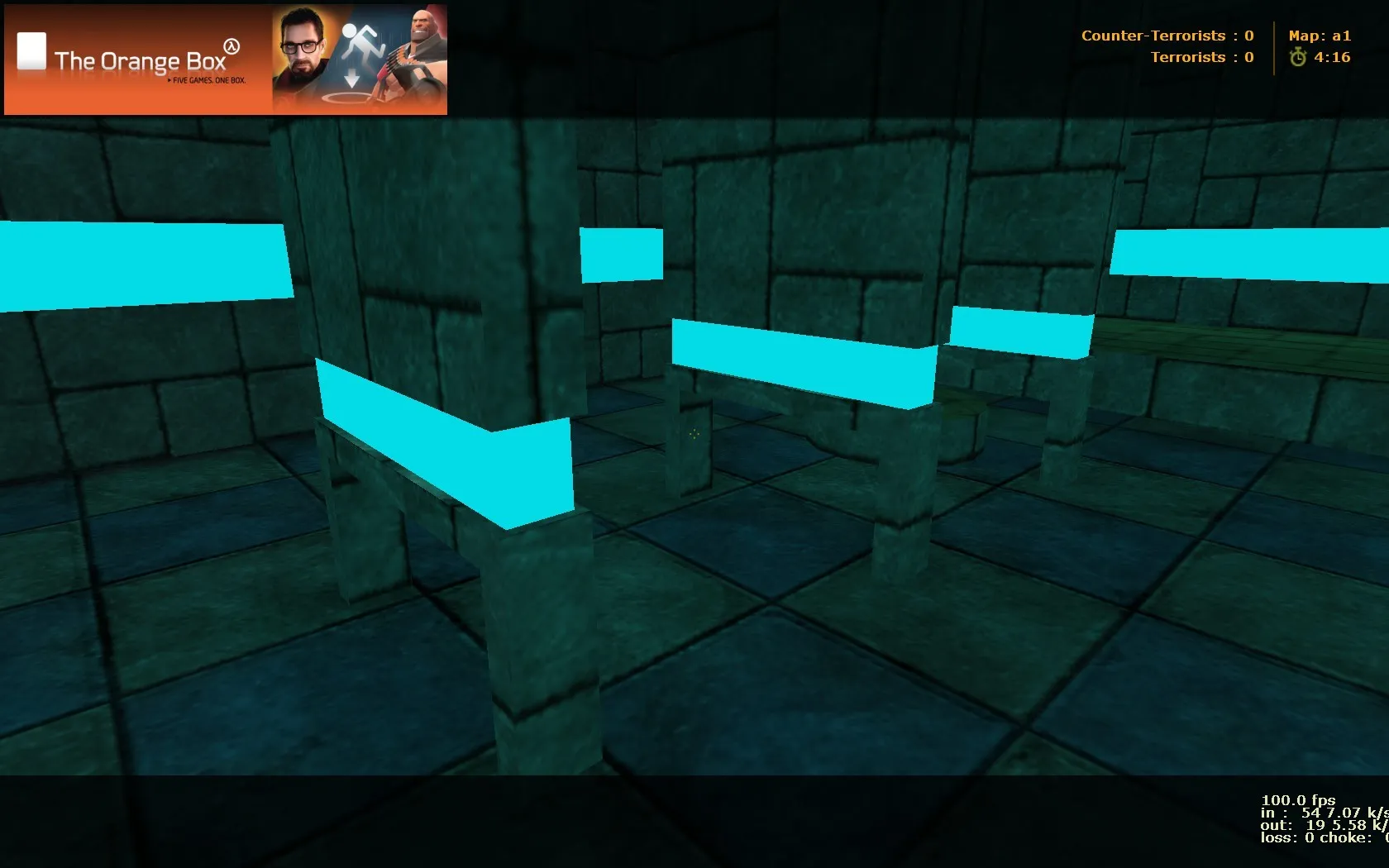The image size is (1389, 868).
Task: Click the stopwatch icon next to the timer
Action: click(1300, 57)
